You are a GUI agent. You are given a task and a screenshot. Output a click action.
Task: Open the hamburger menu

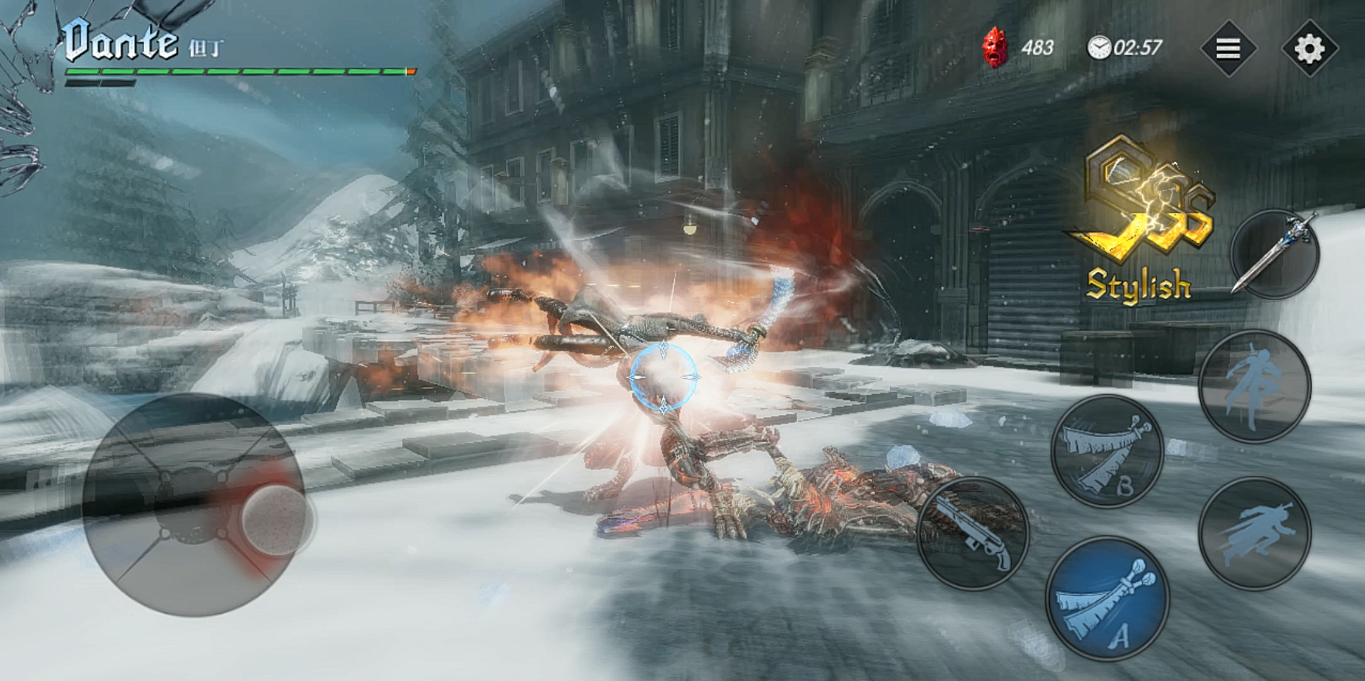tap(1227, 48)
